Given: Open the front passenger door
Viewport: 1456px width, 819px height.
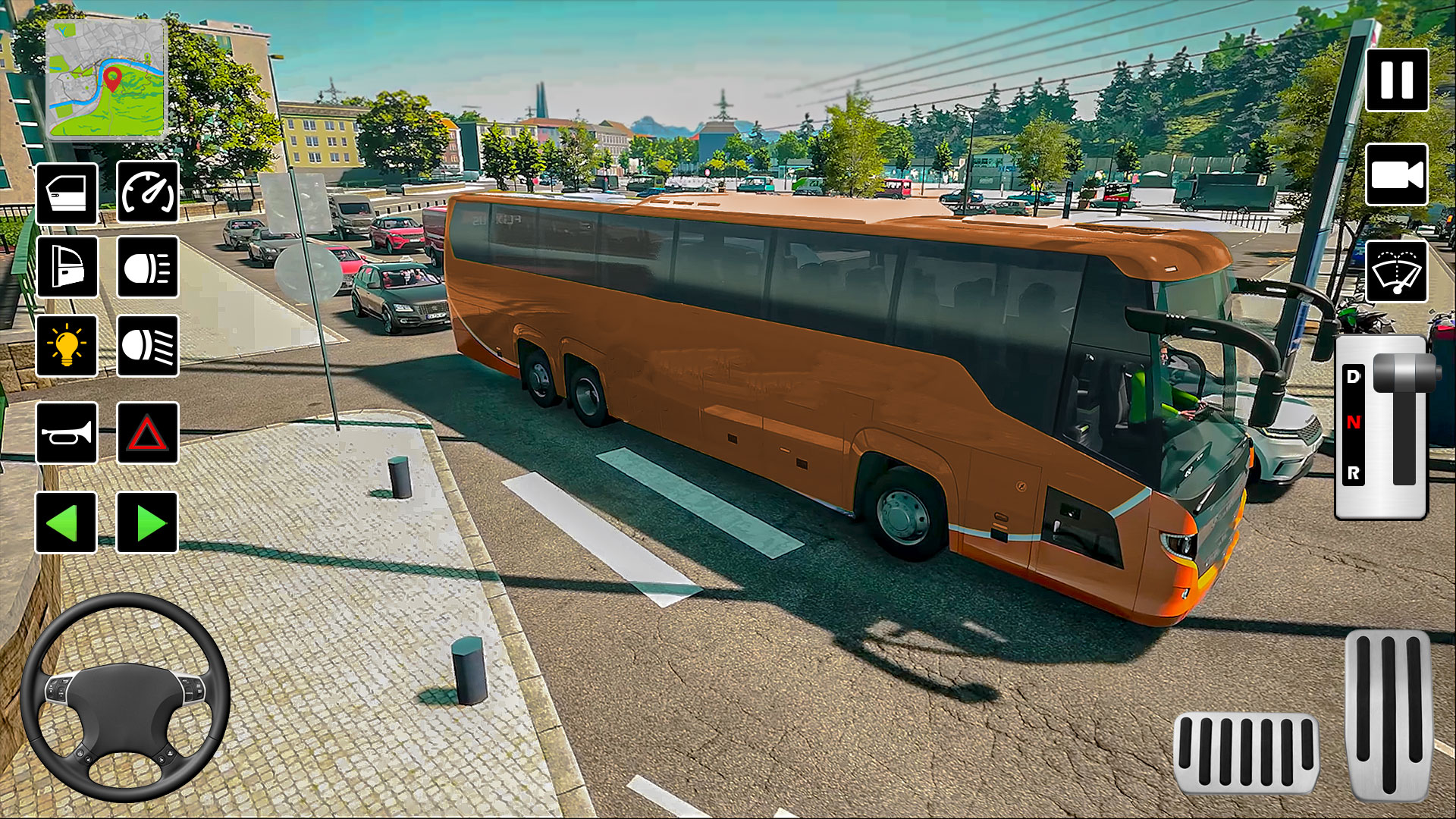Looking at the screenshot, I should (x=67, y=193).
